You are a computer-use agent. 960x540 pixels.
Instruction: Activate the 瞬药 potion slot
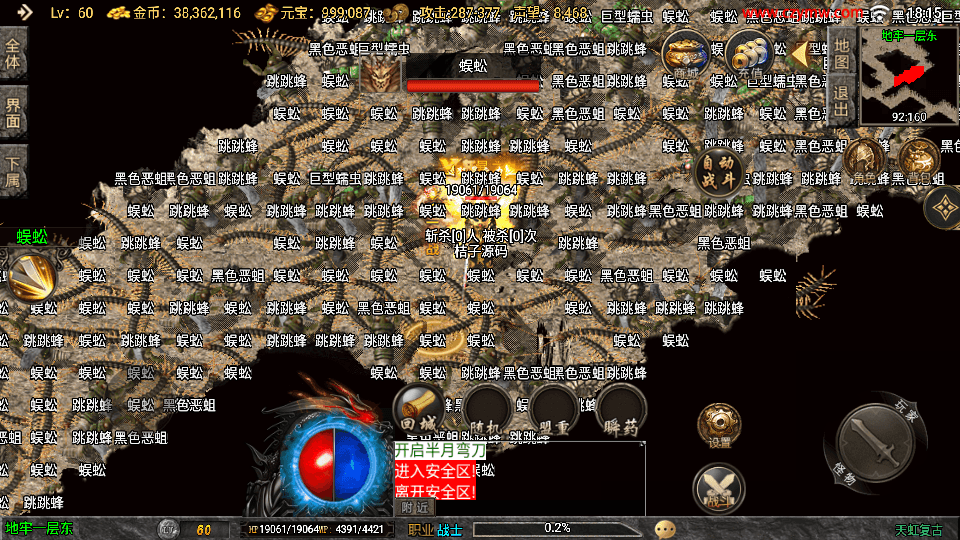pyautogui.click(x=622, y=410)
